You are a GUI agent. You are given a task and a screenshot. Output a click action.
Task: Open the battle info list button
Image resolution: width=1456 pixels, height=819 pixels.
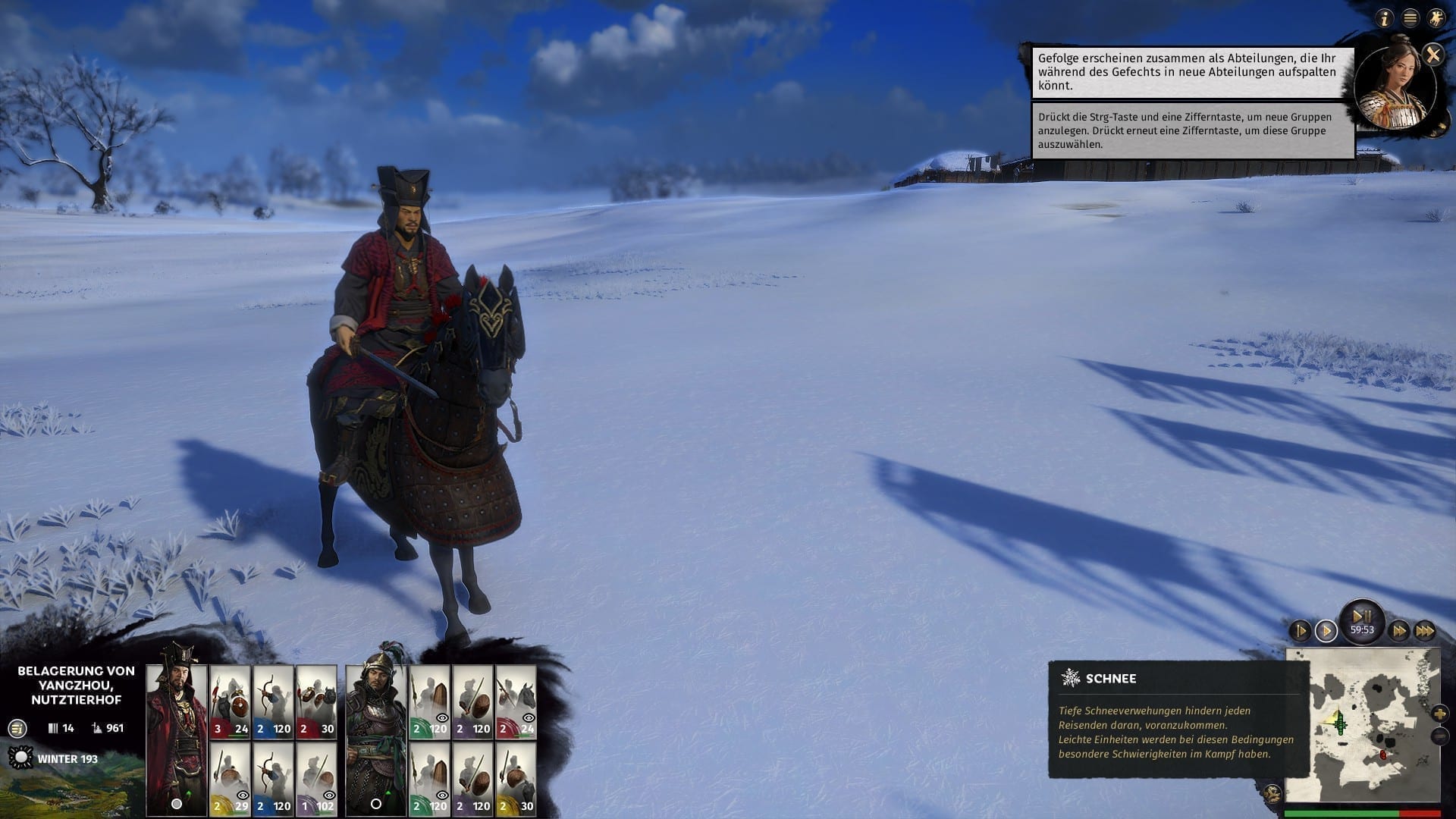tap(17, 729)
